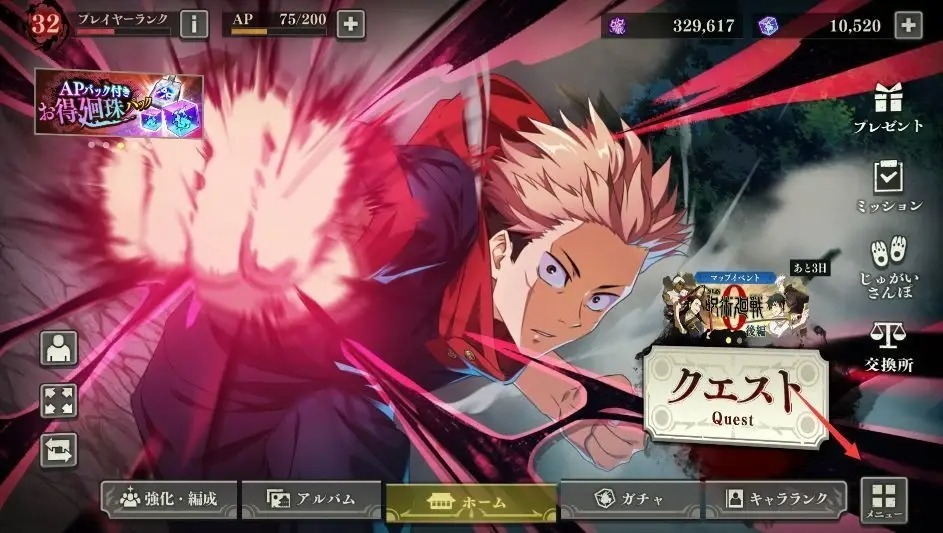Select the ホーム home tab
The image size is (943, 533).
pyautogui.click(x=471, y=500)
